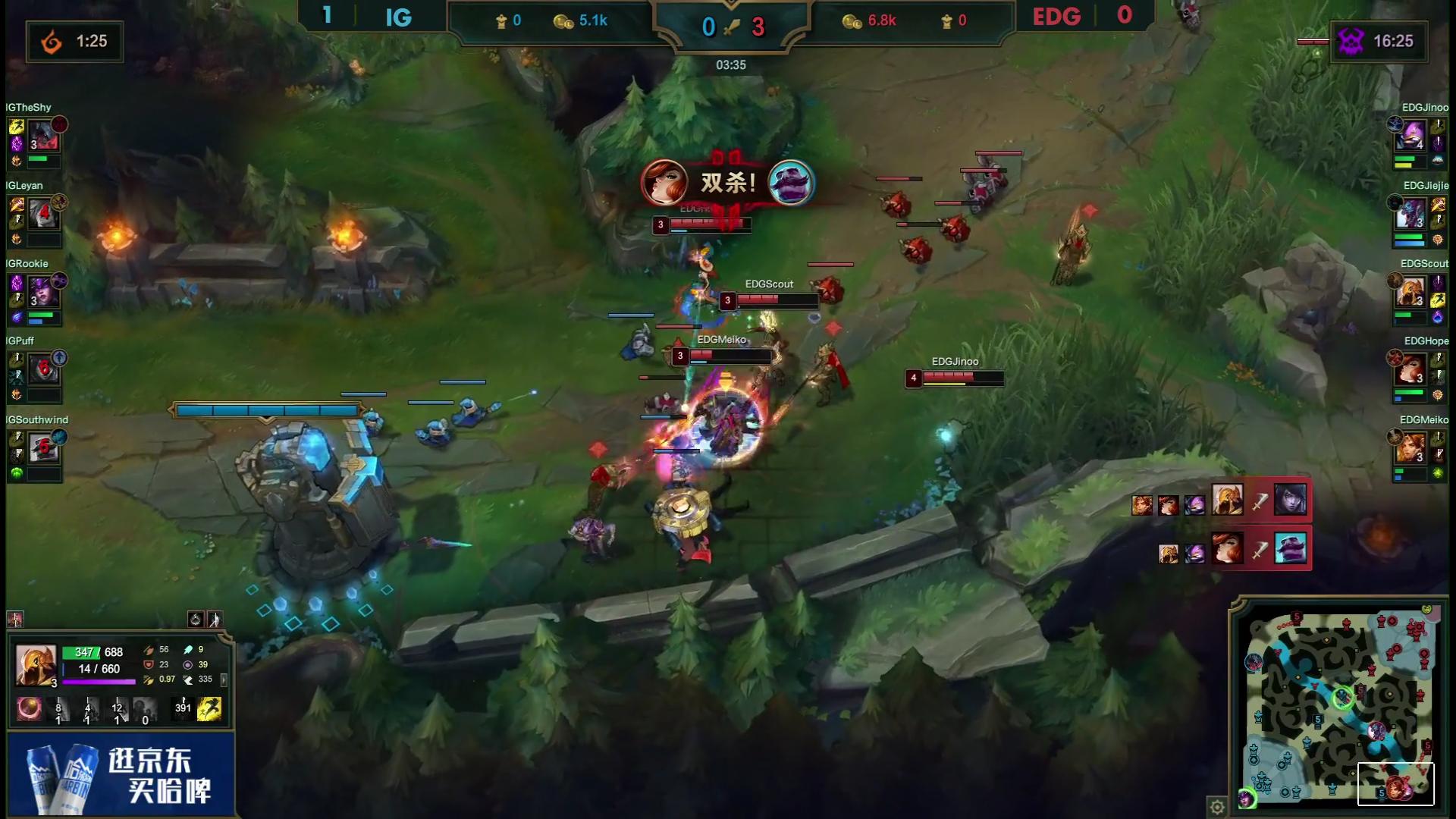Click the selected champion's pink orb passive icon
Image resolution: width=1456 pixels, height=819 pixels.
[x=30, y=709]
